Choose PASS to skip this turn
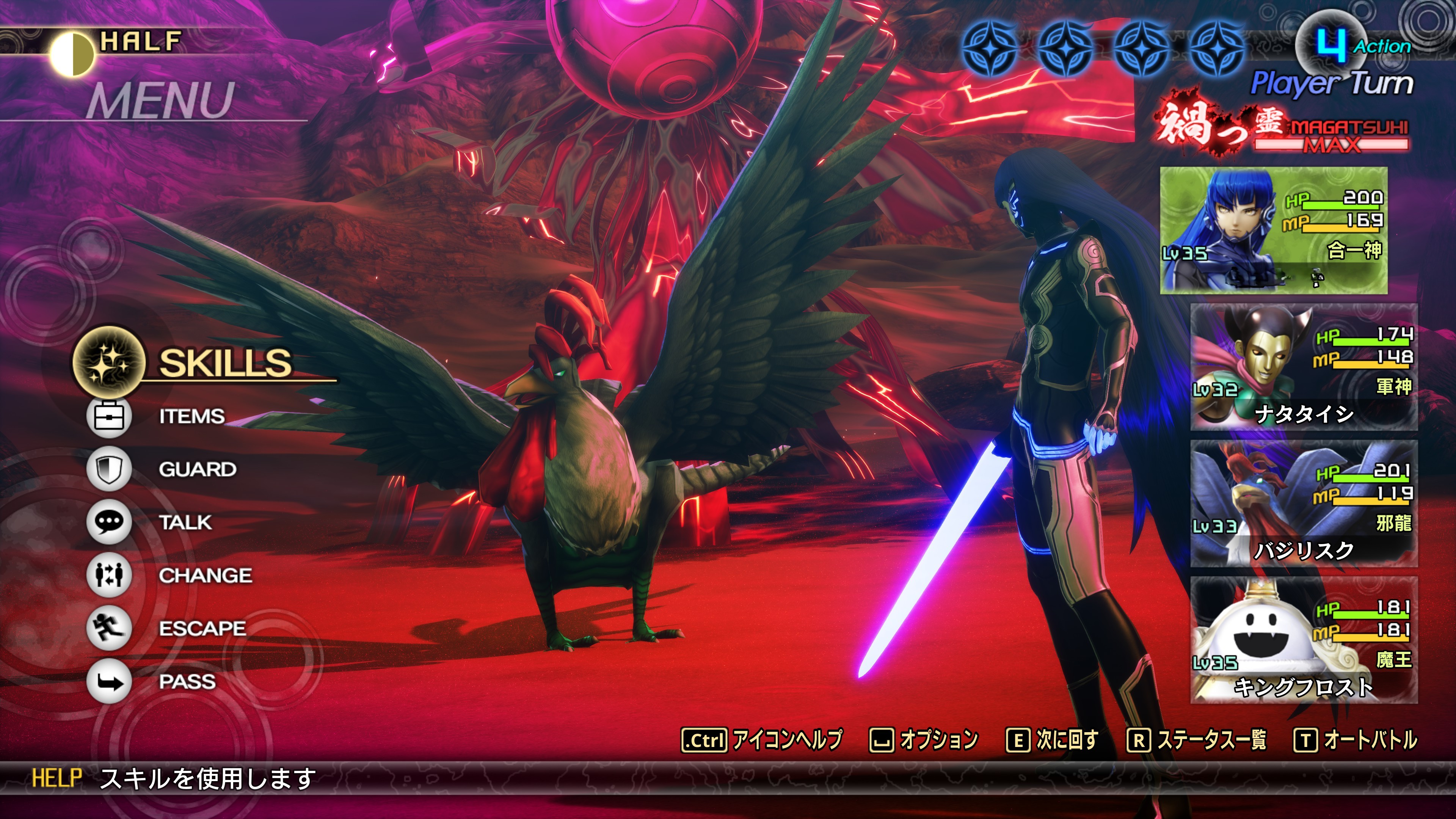Viewport: 1456px width, 819px height. pyautogui.click(x=187, y=682)
